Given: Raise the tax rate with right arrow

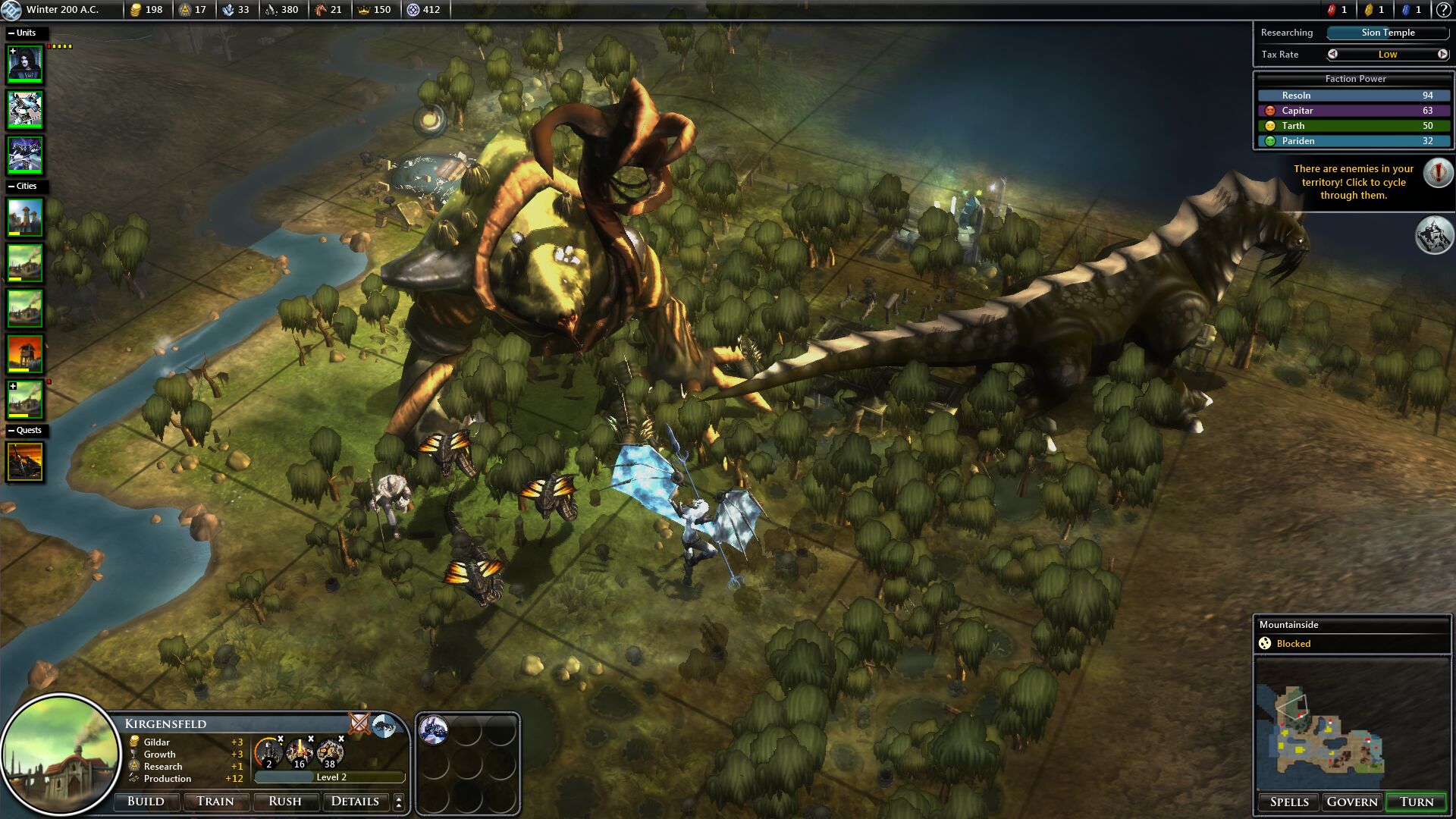Looking at the screenshot, I should point(1442,55).
